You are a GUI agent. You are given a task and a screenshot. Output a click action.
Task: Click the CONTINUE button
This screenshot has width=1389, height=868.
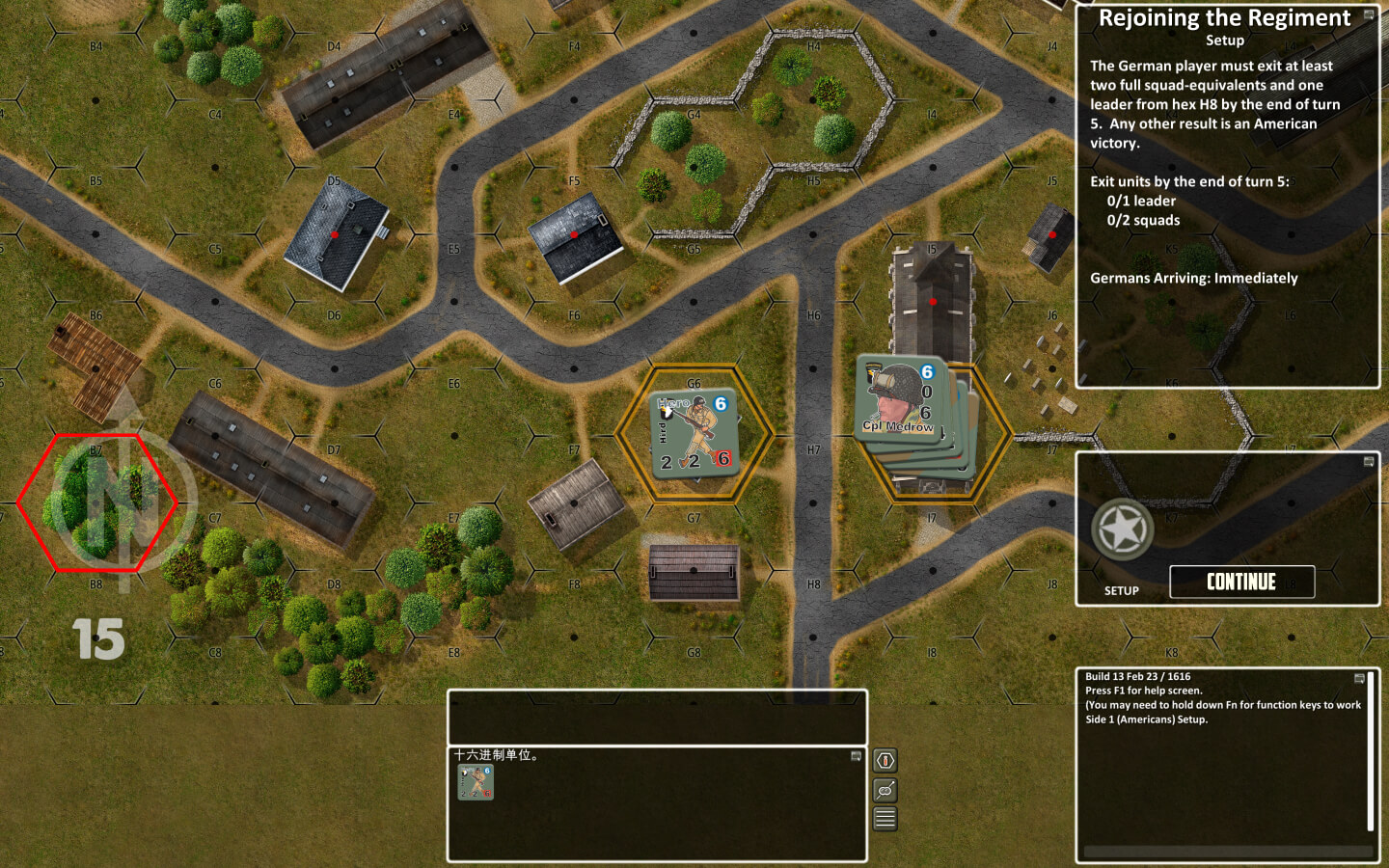(x=1241, y=582)
